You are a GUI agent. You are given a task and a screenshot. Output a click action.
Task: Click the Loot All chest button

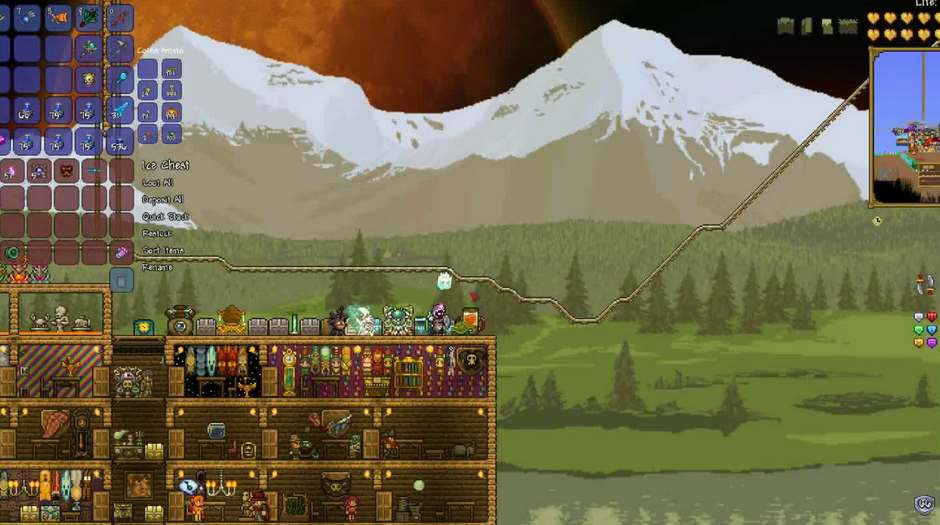coord(158,183)
